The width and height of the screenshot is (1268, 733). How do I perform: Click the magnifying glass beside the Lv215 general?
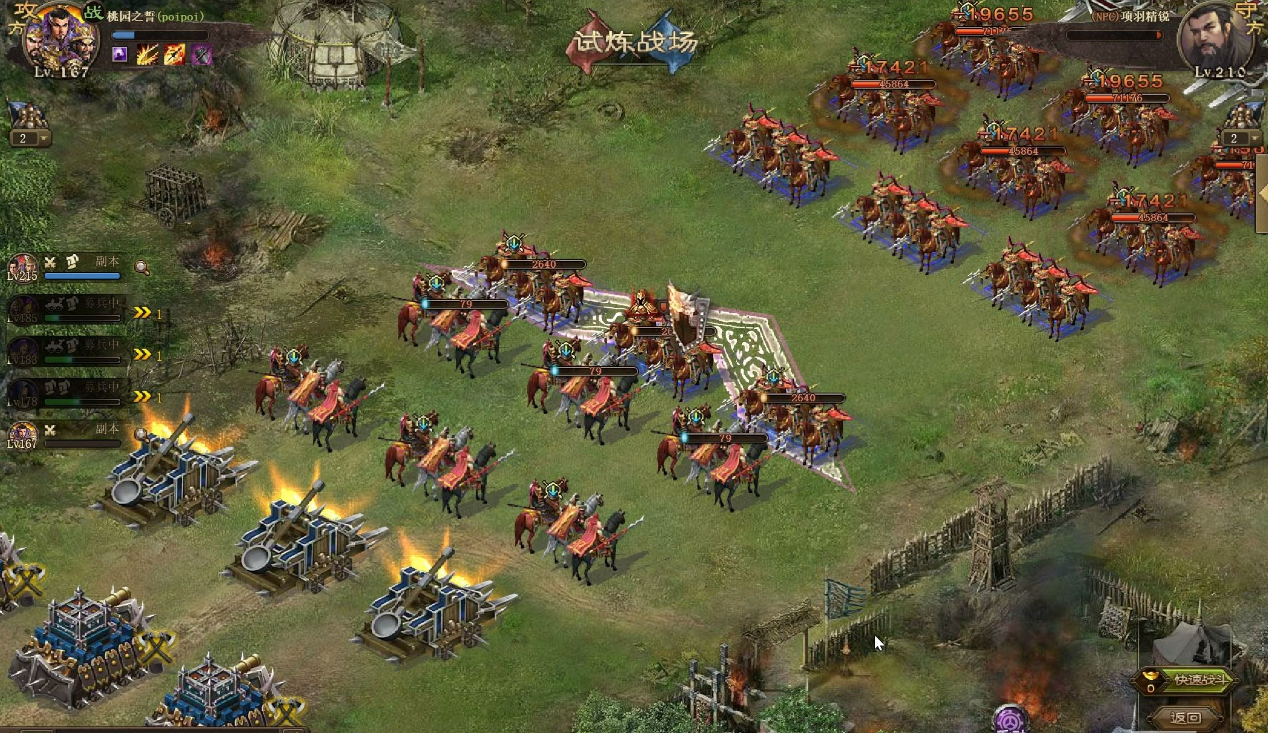click(143, 267)
